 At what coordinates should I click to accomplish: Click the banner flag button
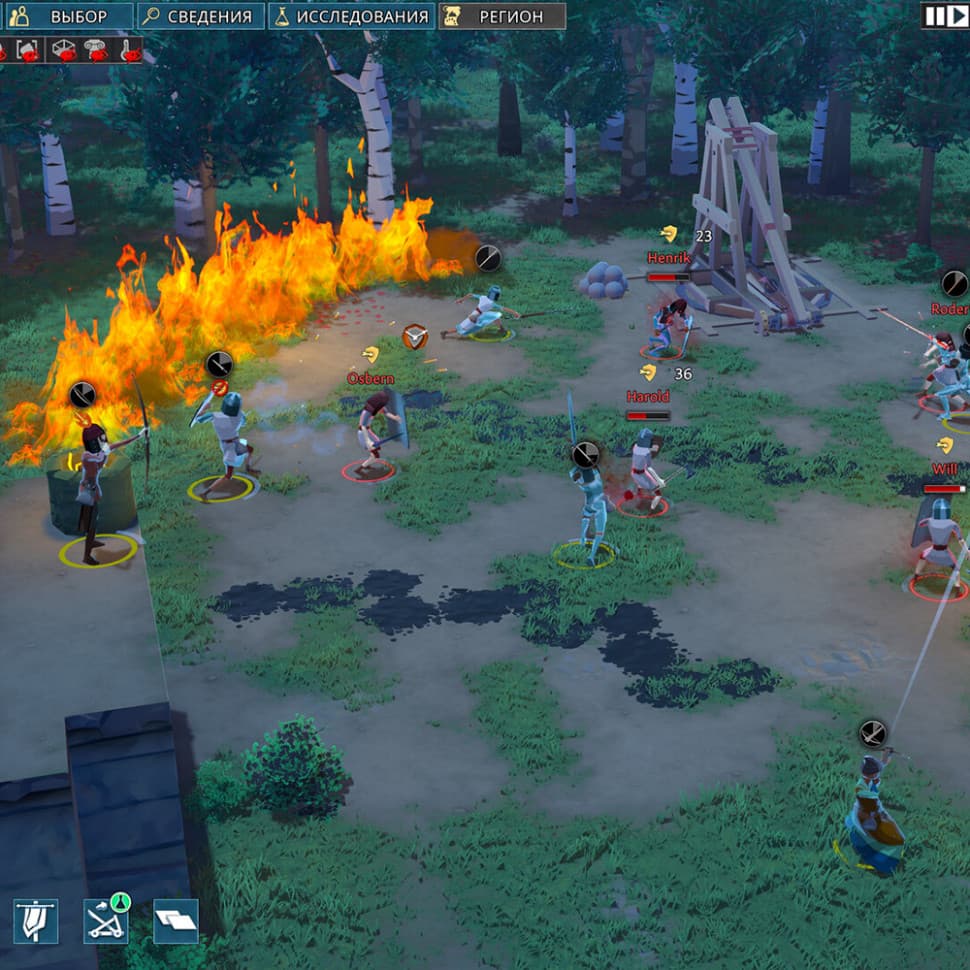(x=36, y=921)
